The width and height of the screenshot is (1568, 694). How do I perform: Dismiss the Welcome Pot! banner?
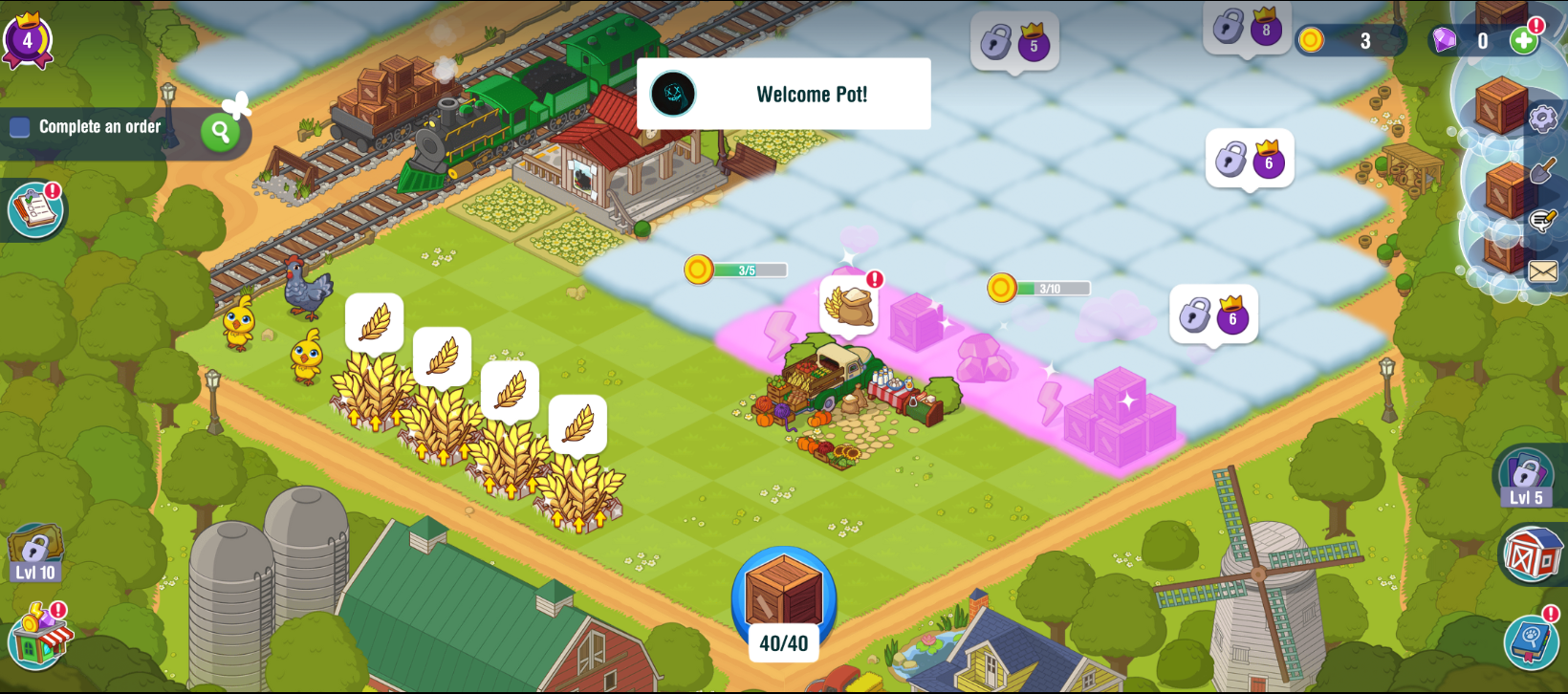(x=784, y=94)
